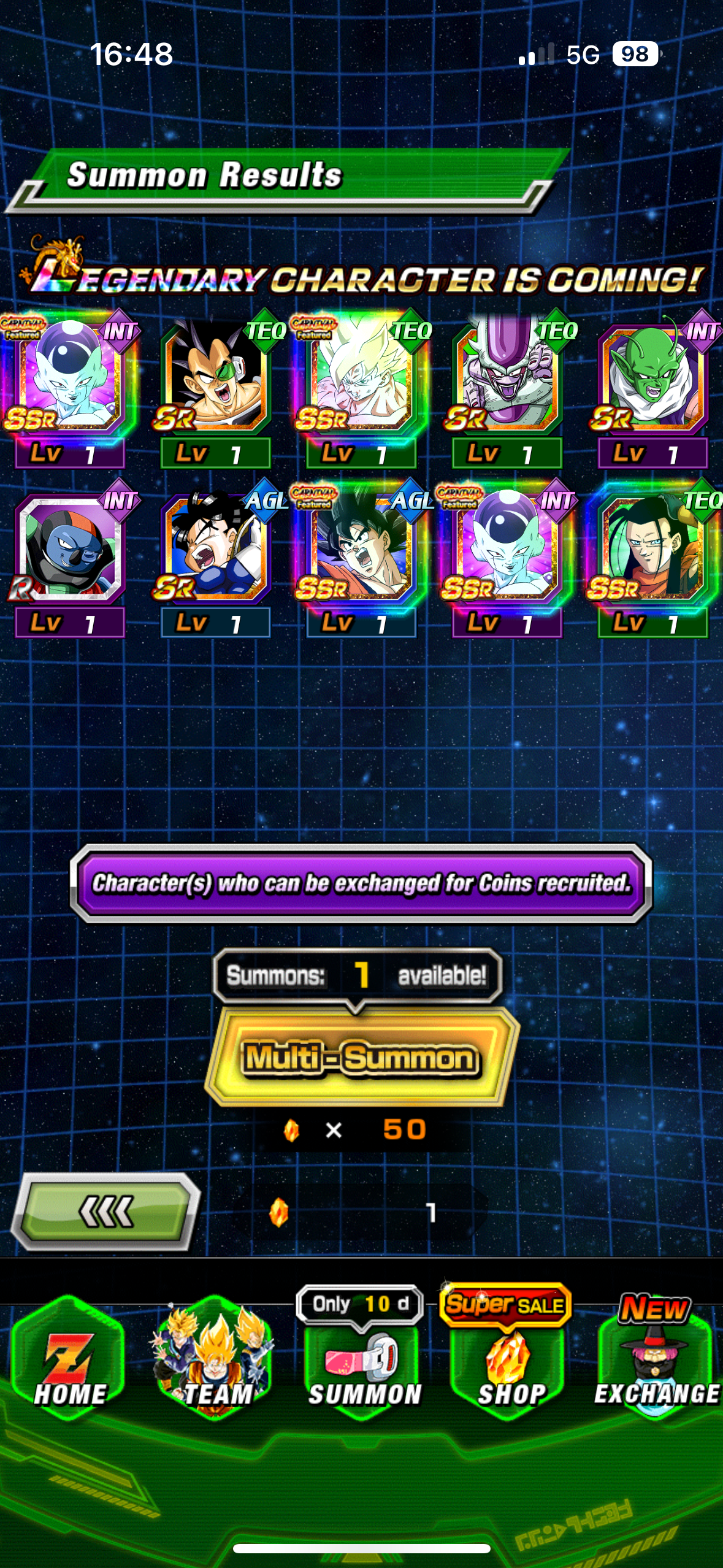Tap the yellow Multi-Summon button
The height and width of the screenshot is (1568, 723).
(x=361, y=1058)
